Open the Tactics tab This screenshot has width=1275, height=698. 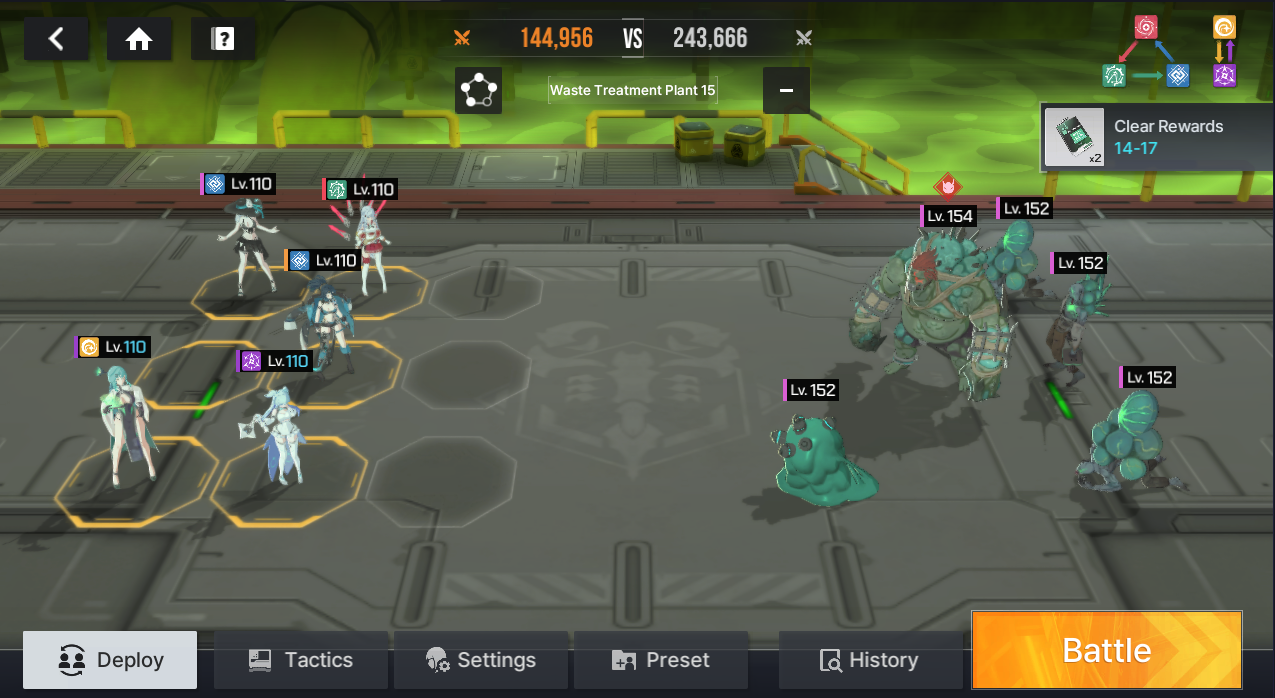click(301, 660)
